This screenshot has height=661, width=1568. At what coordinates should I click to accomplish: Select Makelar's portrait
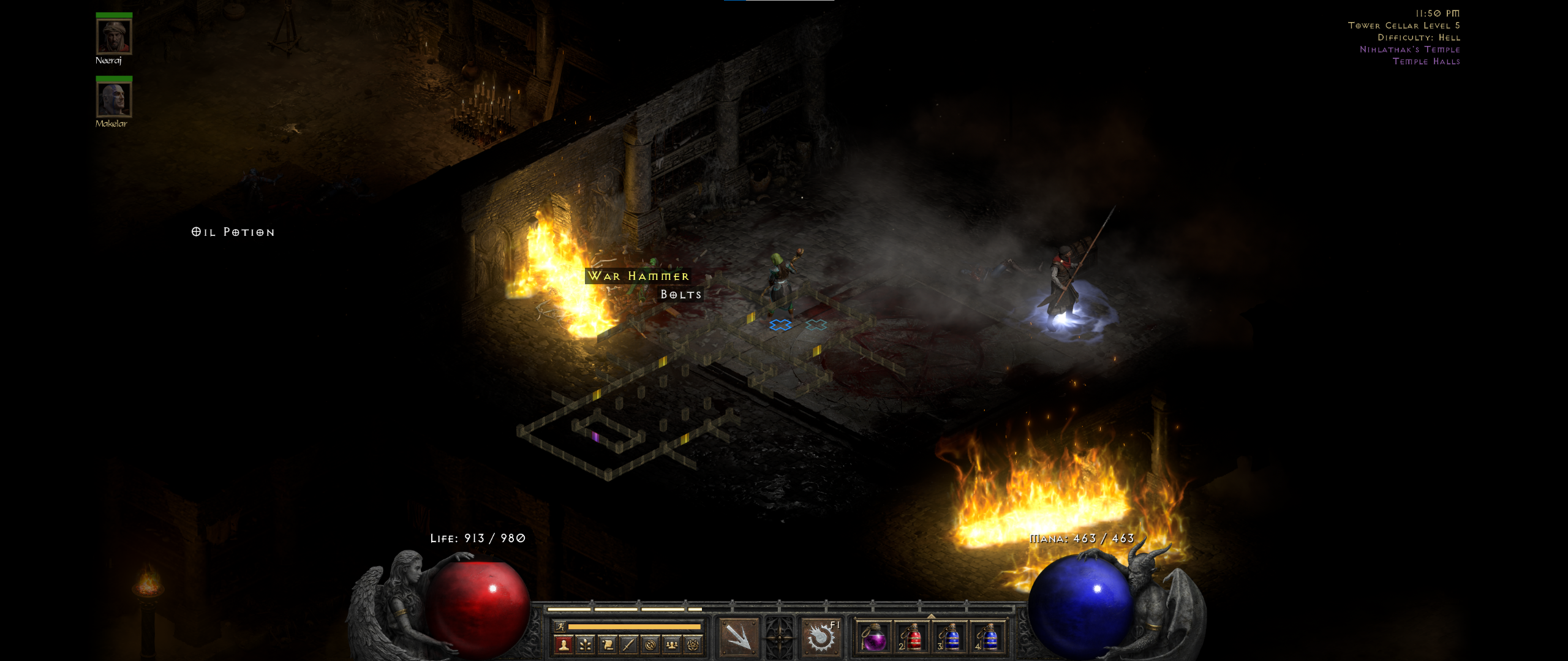pyautogui.click(x=114, y=99)
